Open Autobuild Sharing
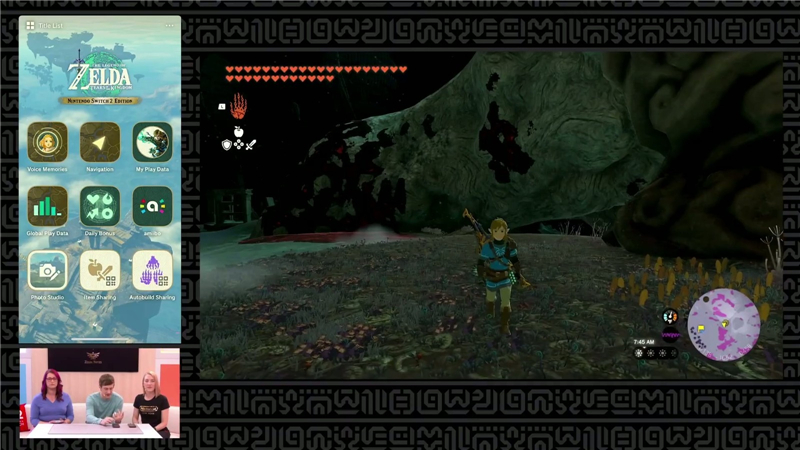 pos(152,270)
